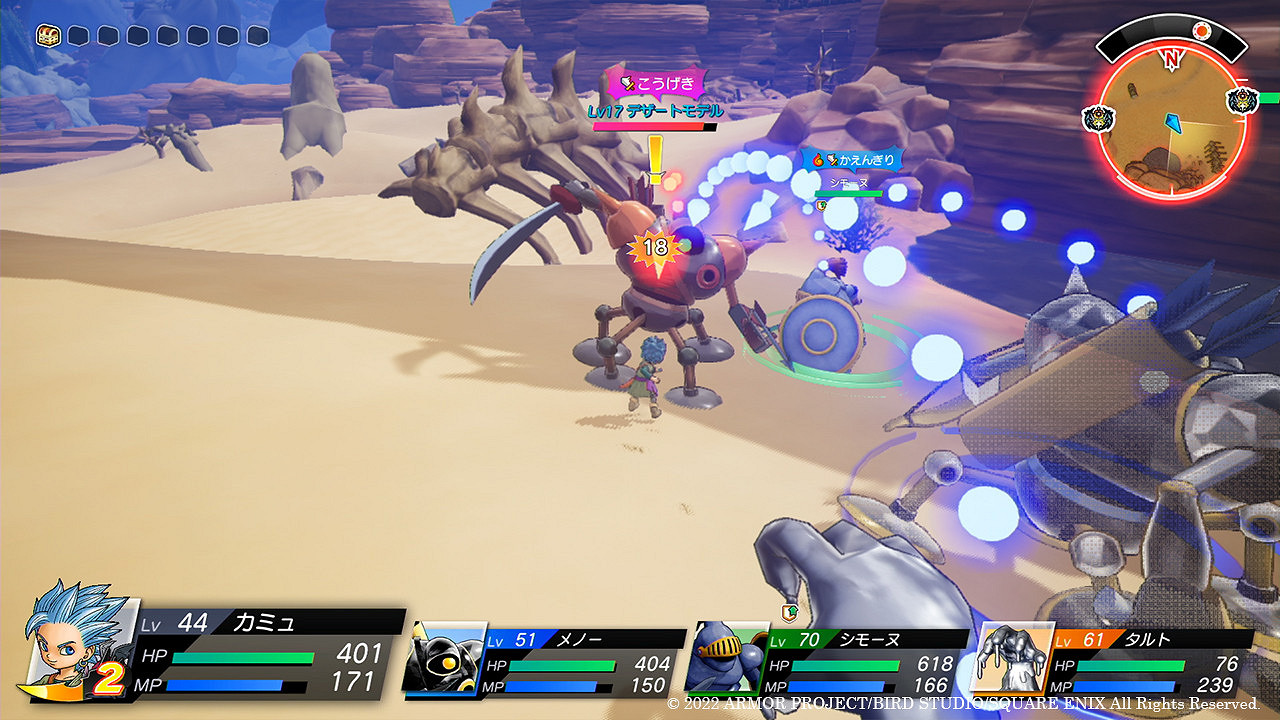Choose party member メノー panel
Viewport: 1280px width, 720px height.
pyautogui.click(x=545, y=662)
